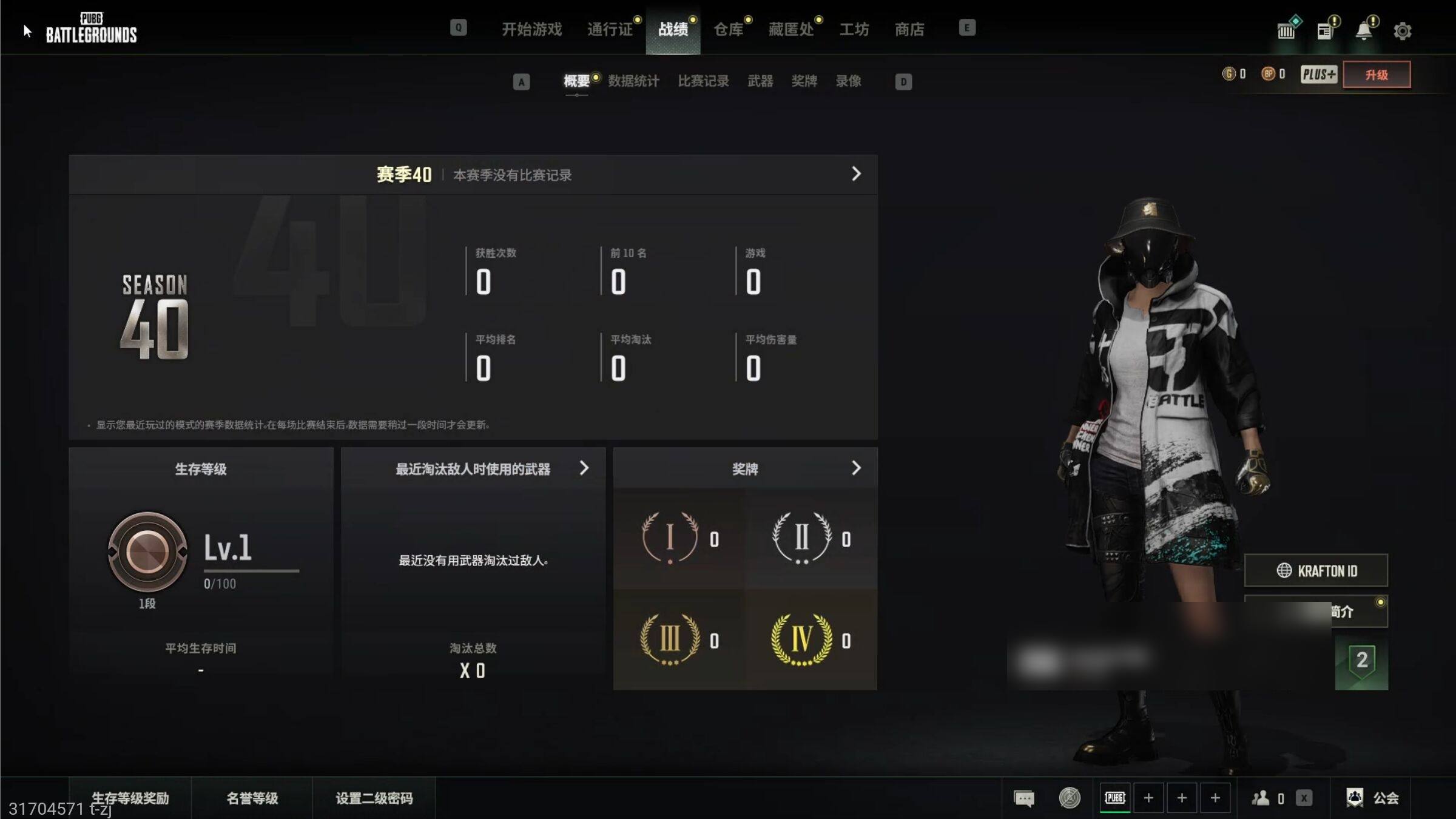Expand the 赛季40 season header arrow
The width and height of the screenshot is (1456, 819).
point(856,174)
